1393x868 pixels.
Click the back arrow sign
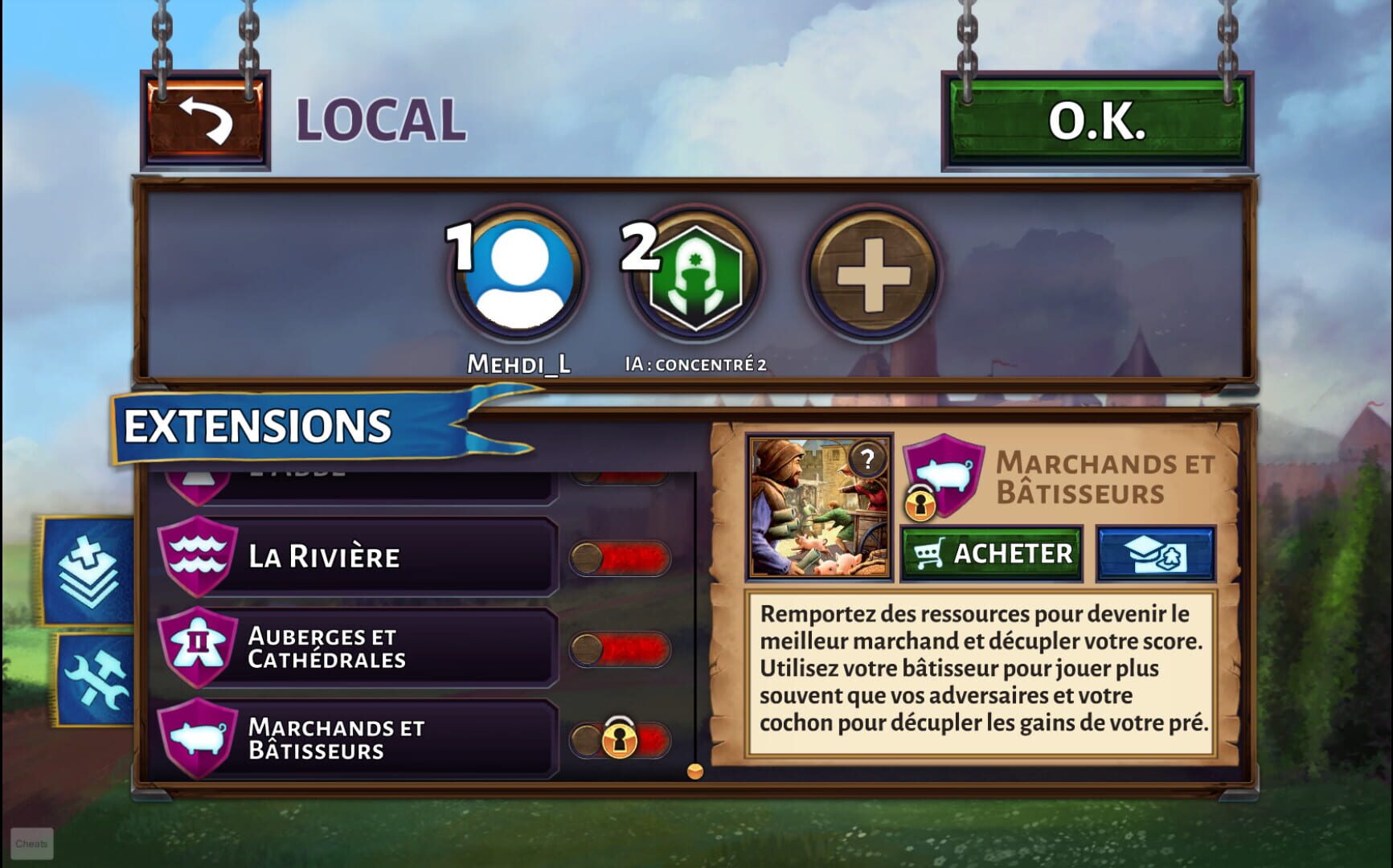click(x=207, y=122)
